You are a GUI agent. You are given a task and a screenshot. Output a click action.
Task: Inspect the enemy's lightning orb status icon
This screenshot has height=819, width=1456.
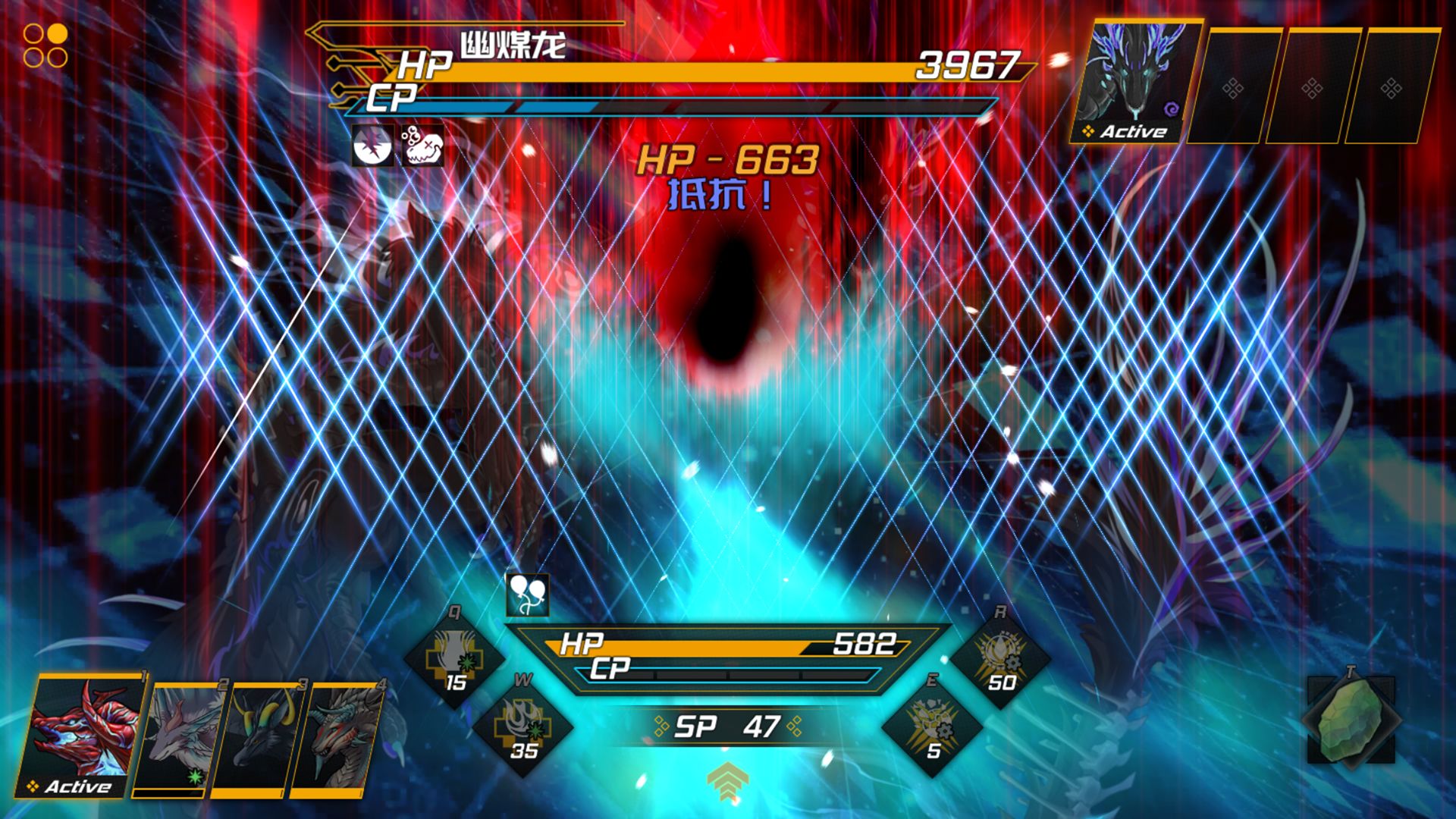pos(373,145)
